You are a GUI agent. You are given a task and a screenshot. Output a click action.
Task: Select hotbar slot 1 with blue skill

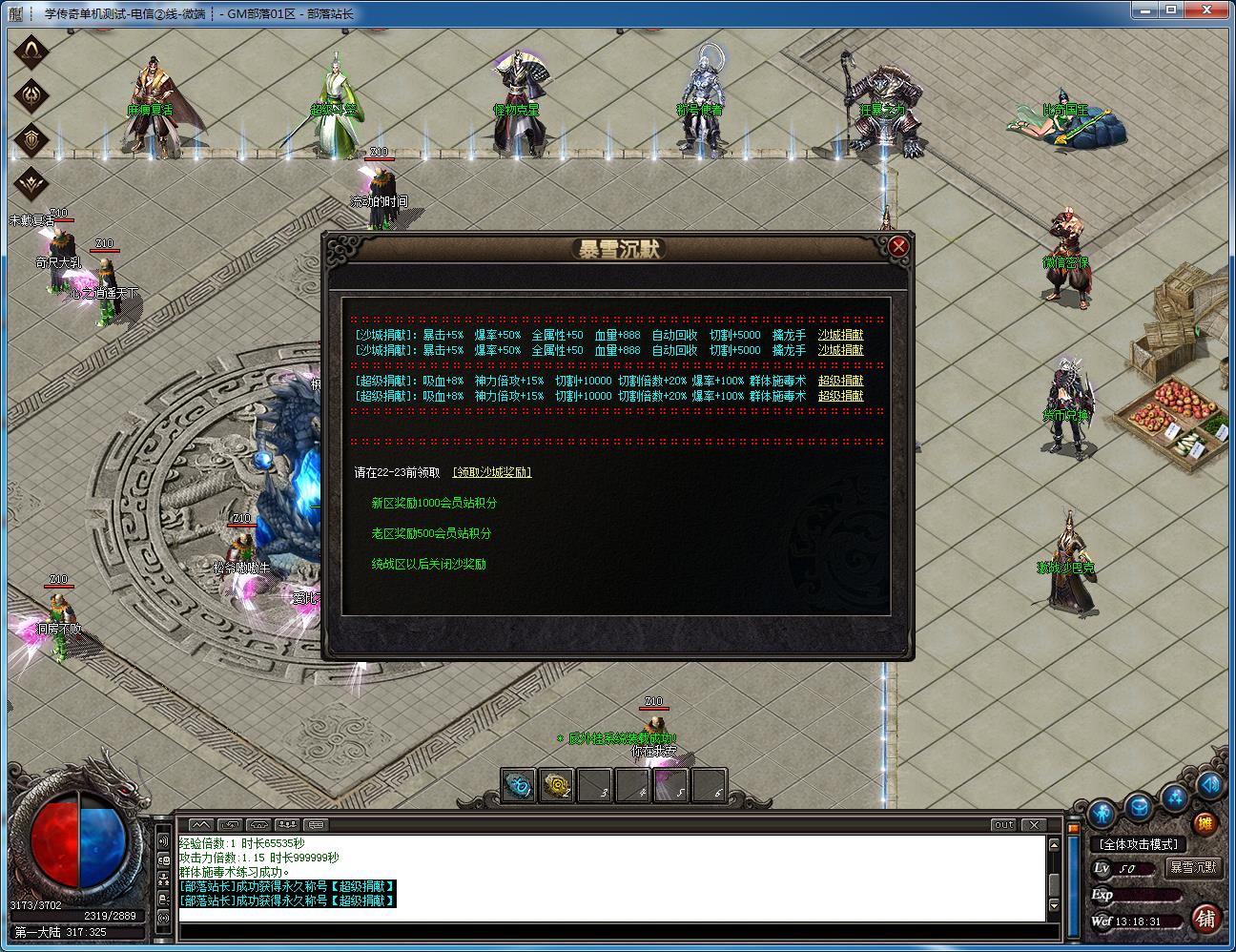click(x=519, y=785)
